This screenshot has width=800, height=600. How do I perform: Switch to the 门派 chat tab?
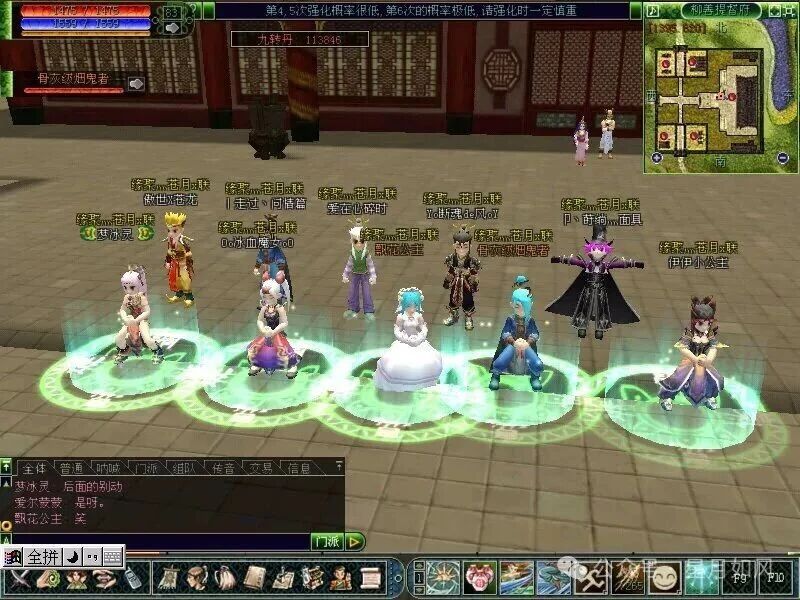click(147, 468)
